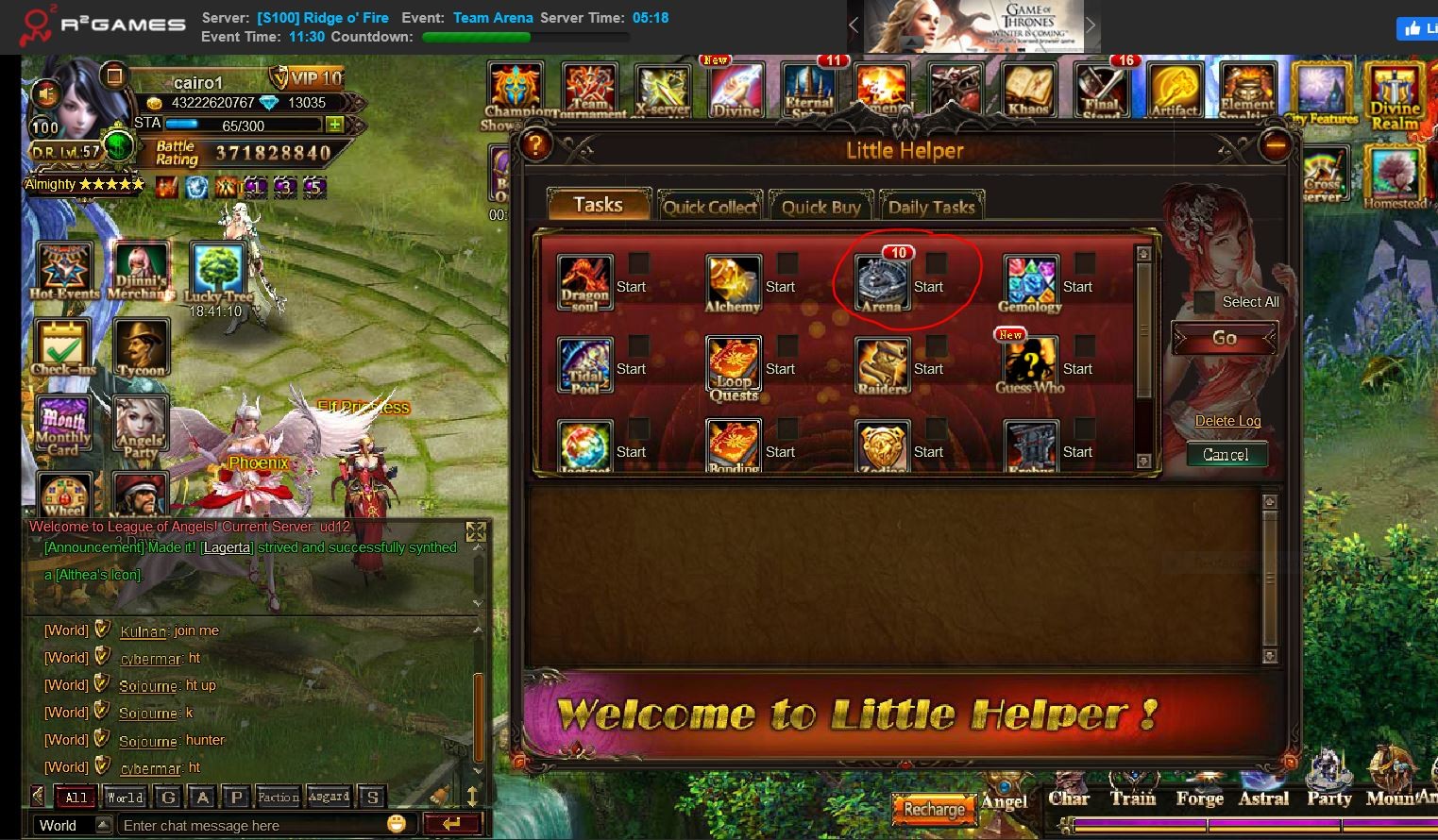
Task: Choose the Alchemy task icon
Action: pos(733,282)
